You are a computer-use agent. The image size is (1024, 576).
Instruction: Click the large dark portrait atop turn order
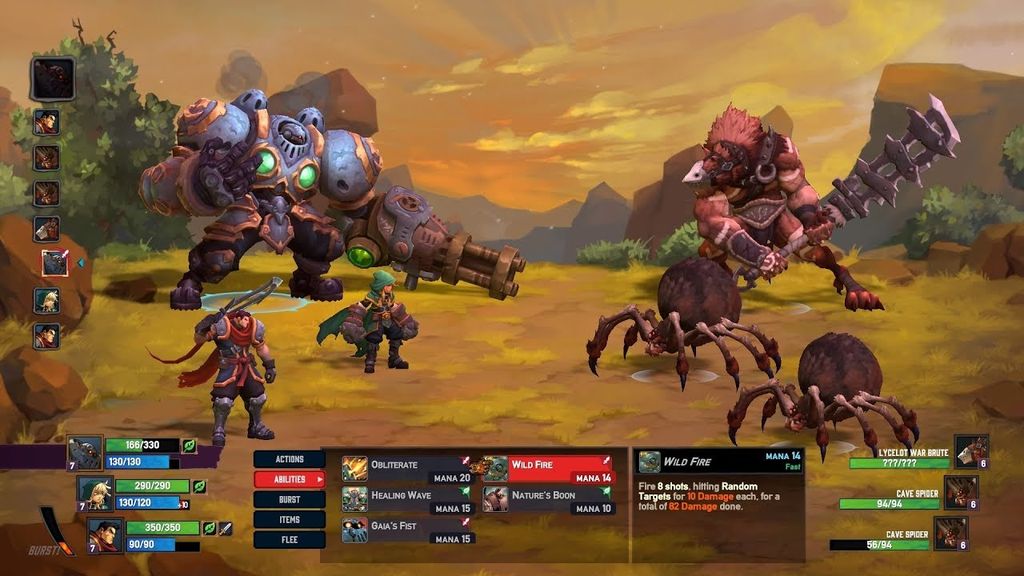coord(52,78)
